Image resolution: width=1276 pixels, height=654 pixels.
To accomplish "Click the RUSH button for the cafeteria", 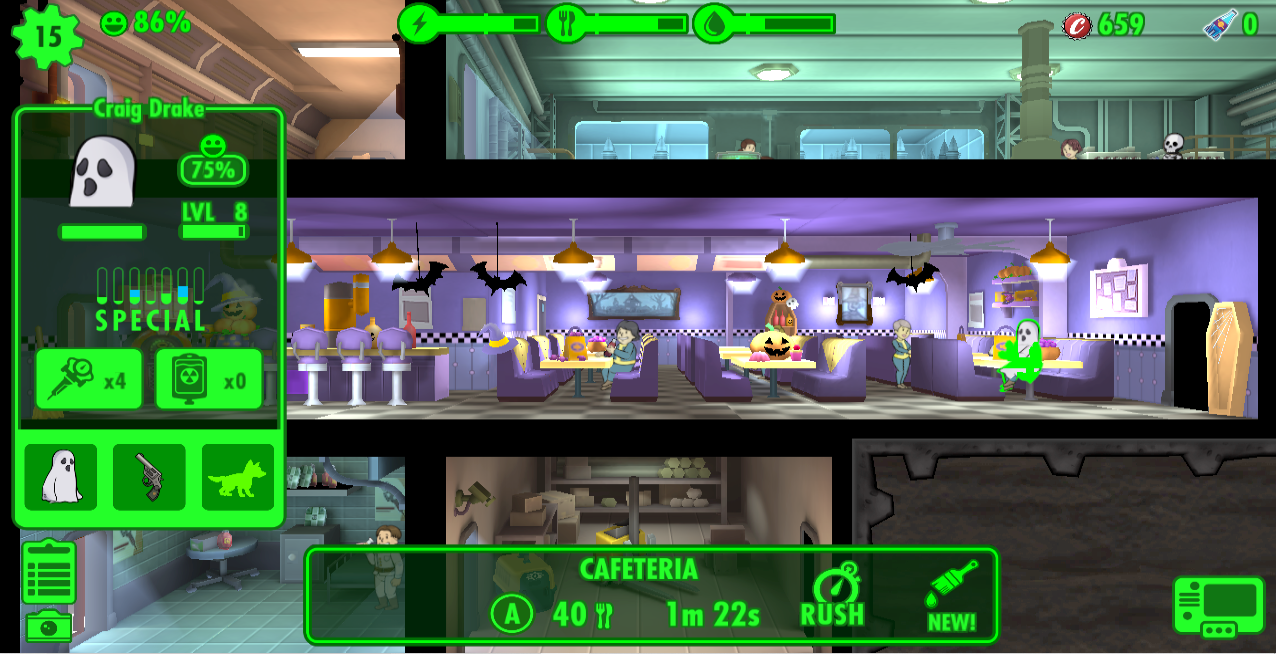I will [832, 598].
